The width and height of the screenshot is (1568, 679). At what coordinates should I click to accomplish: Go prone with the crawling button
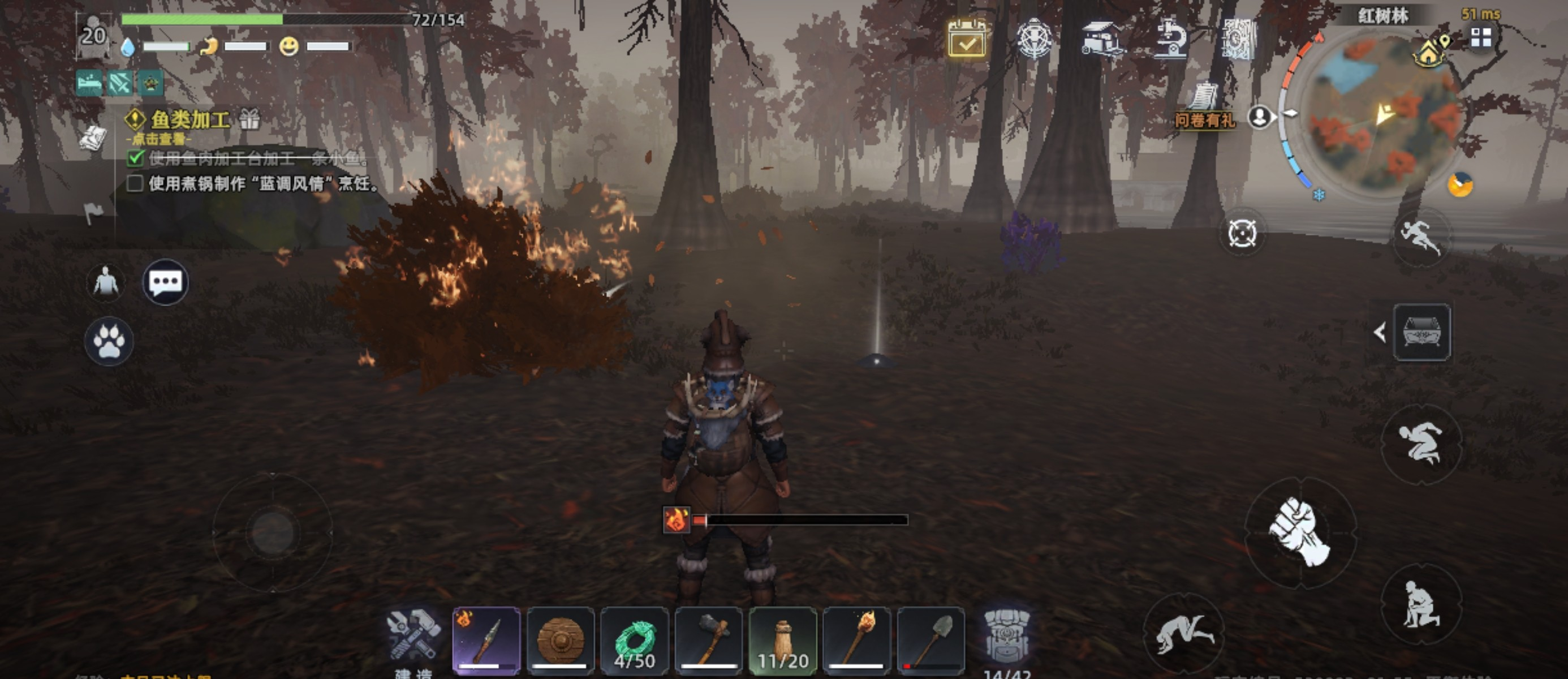pyautogui.click(x=1183, y=633)
